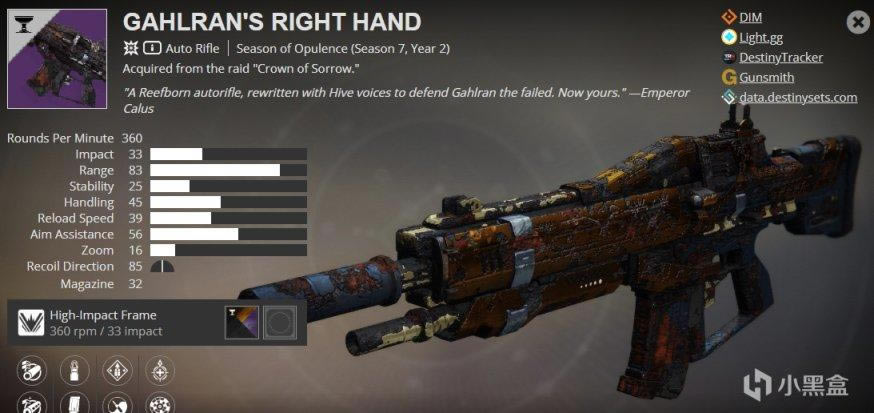Close the weapon details popup
Image resolution: width=874 pixels, height=413 pixels.
857,22
